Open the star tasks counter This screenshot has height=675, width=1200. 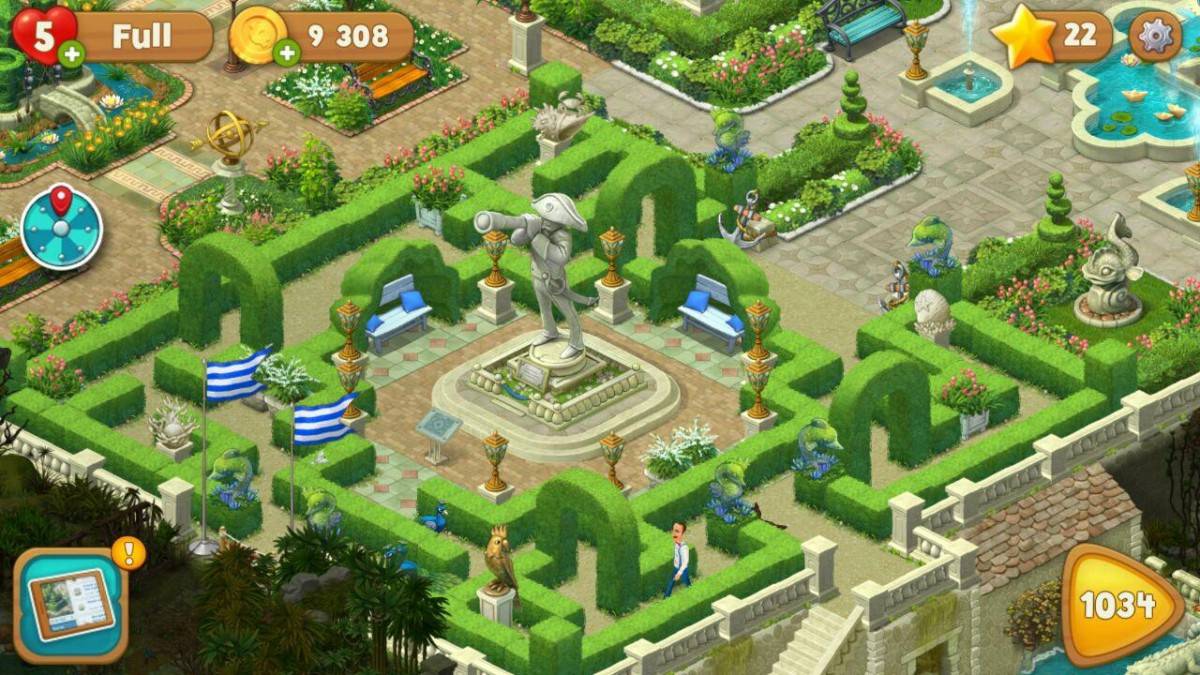[x=1050, y=37]
